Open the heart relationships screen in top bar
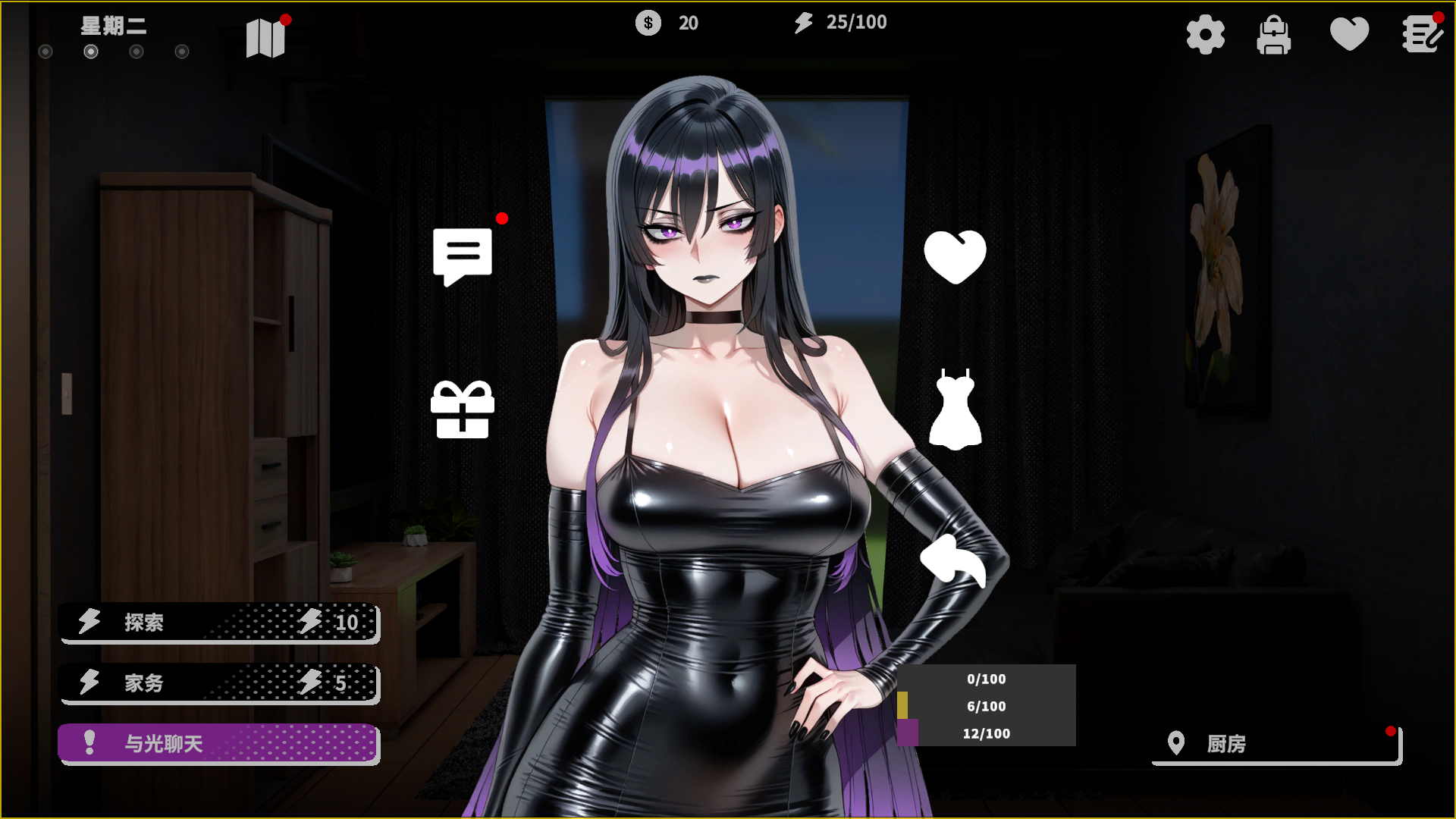The image size is (1456, 819). [x=1349, y=35]
